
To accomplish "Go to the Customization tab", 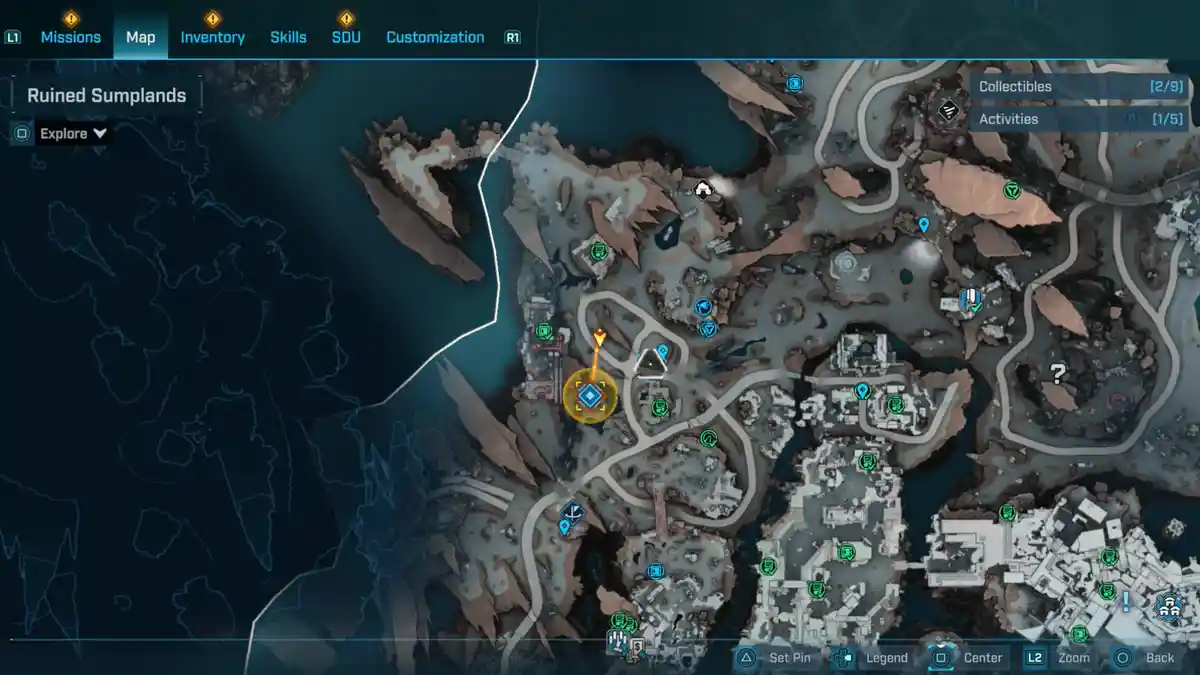I will pyautogui.click(x=435, y=37).
